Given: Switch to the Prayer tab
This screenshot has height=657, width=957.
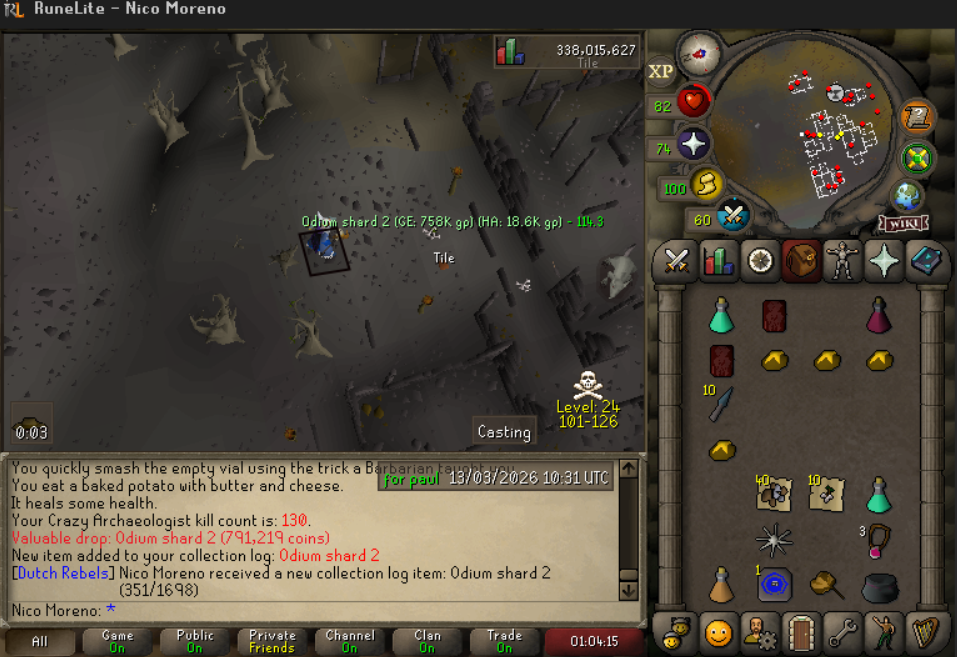Looking at the screenshot, I should pos(884,261).
